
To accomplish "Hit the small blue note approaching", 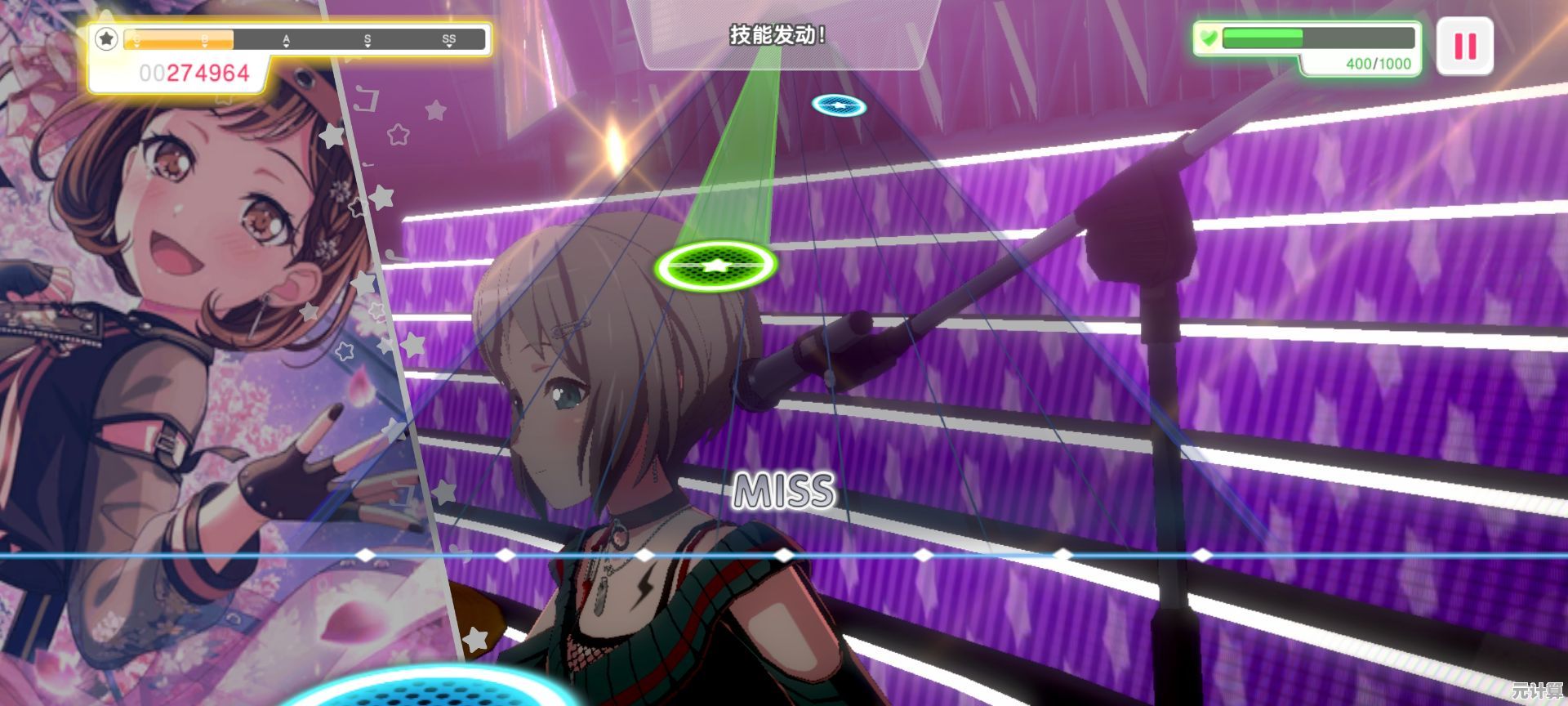I will 839,105.
